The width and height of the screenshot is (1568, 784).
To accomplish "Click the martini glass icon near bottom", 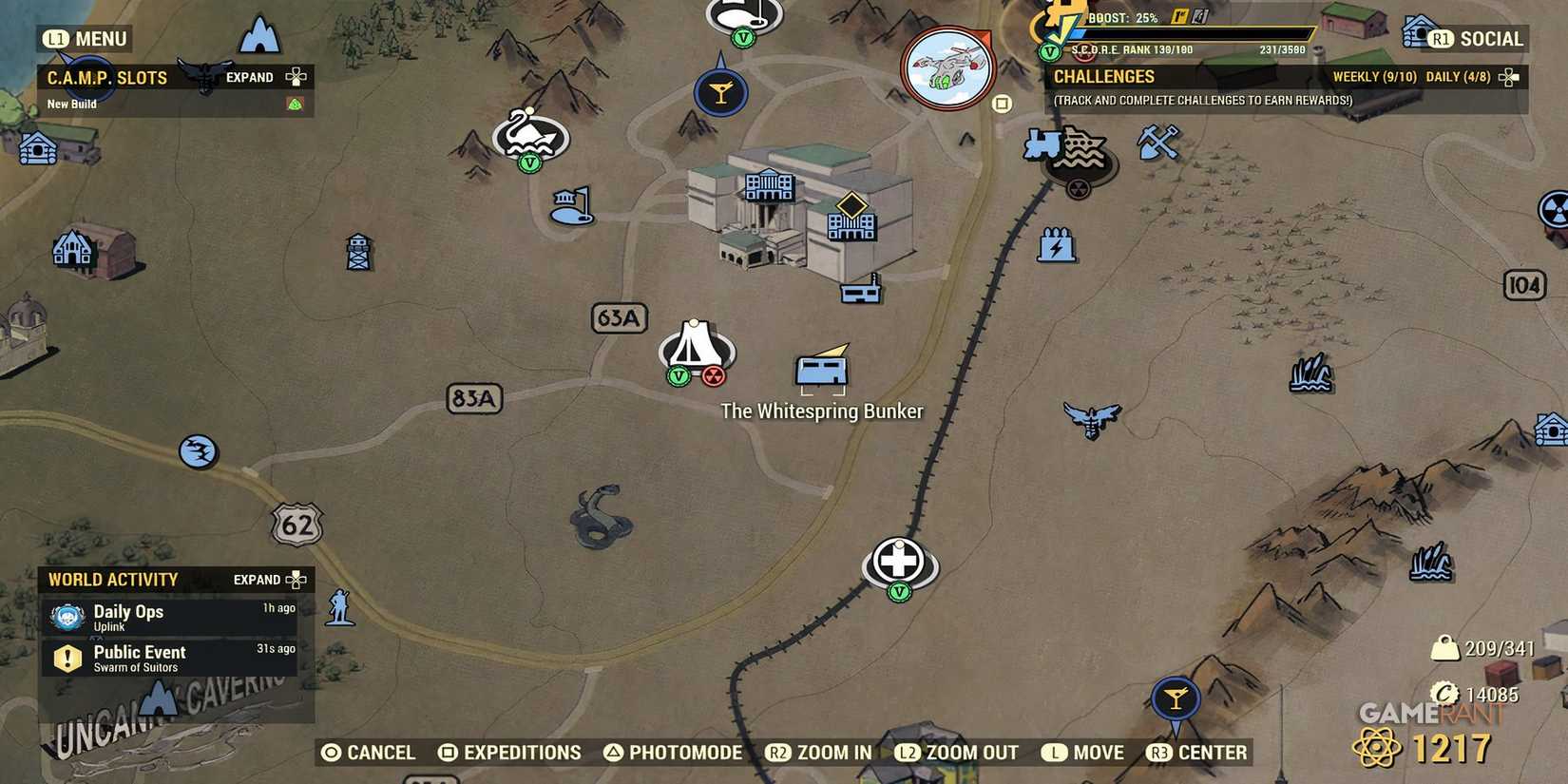I will [1176, 698].
